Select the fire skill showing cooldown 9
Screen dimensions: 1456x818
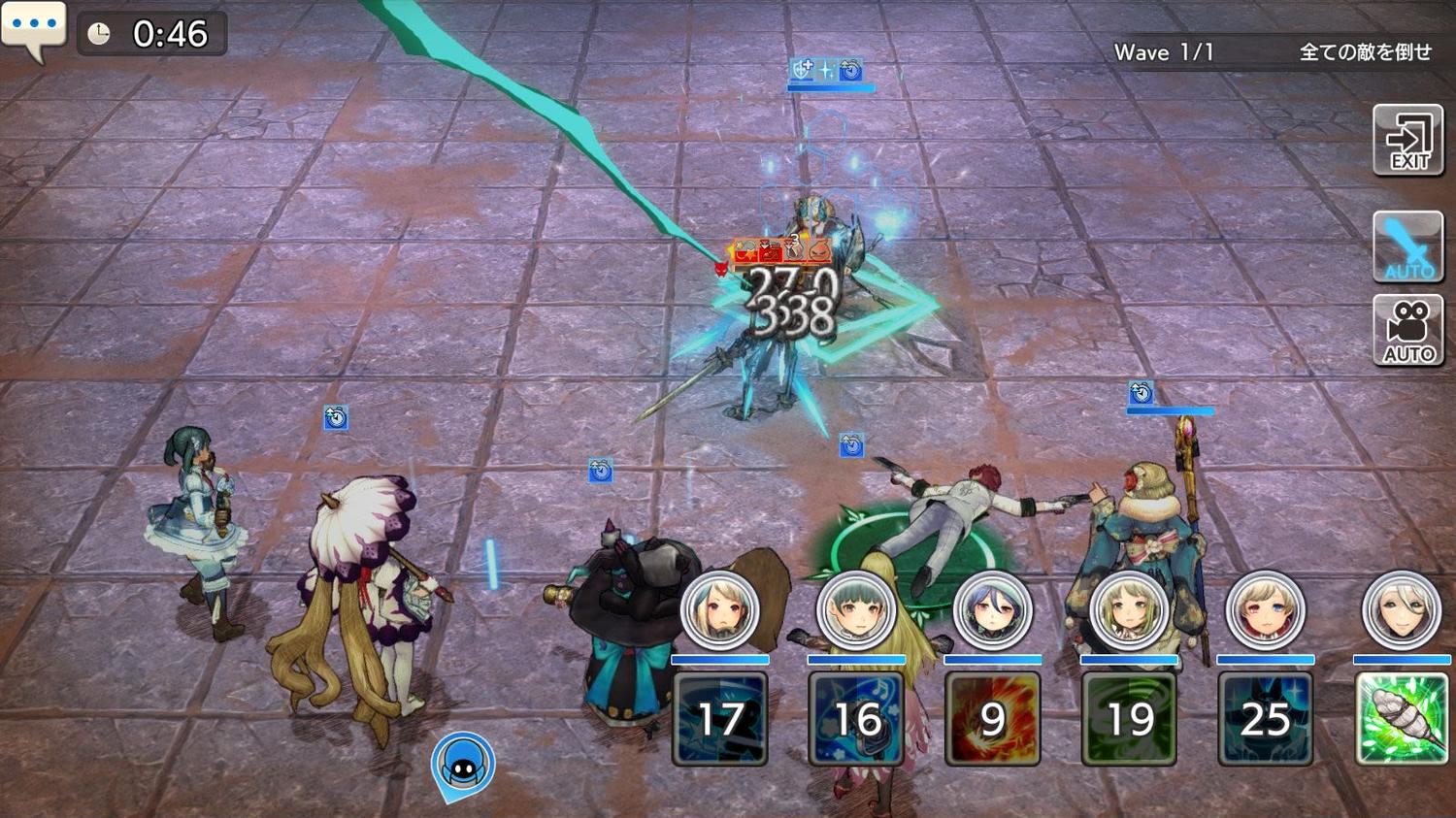992,718
